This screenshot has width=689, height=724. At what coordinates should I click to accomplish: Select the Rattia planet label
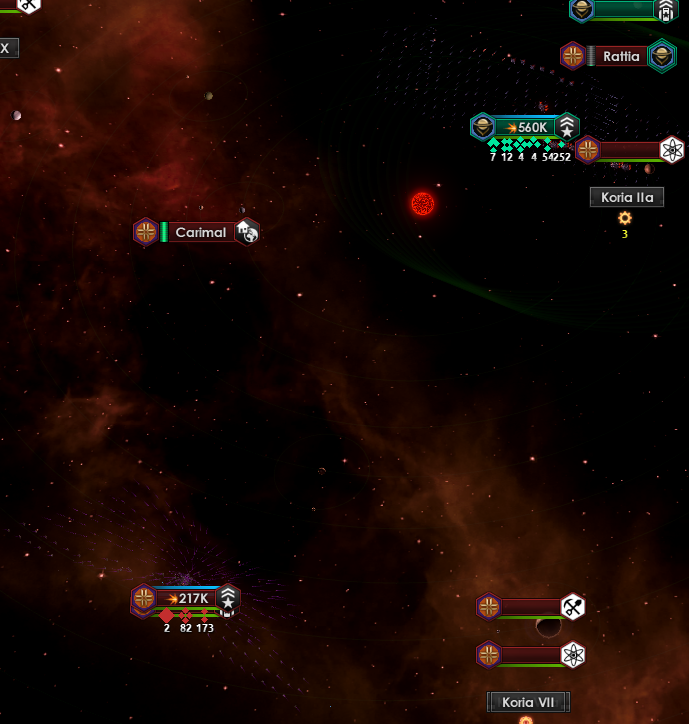pyautogui.click(x=621, y=56)
